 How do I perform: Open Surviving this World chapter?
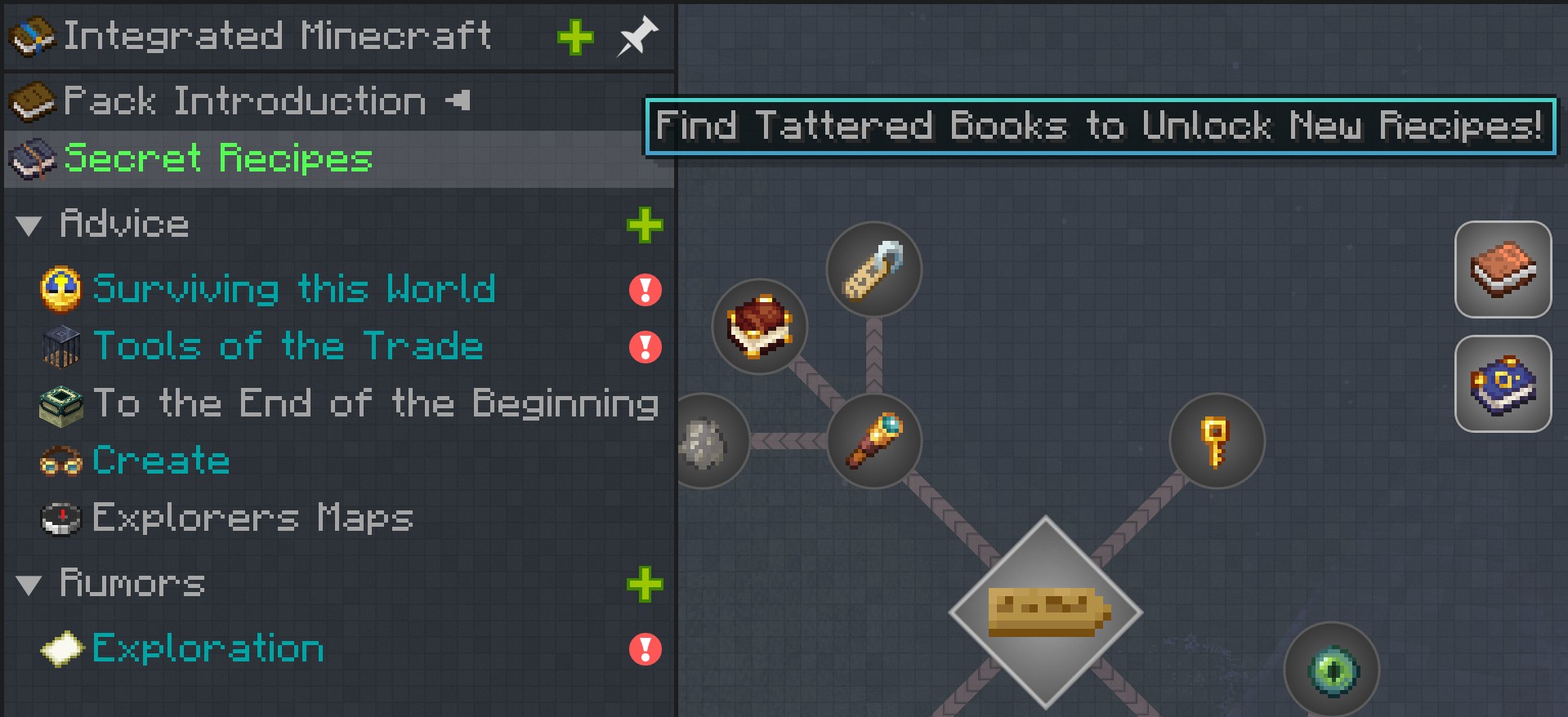coord(293,289)
